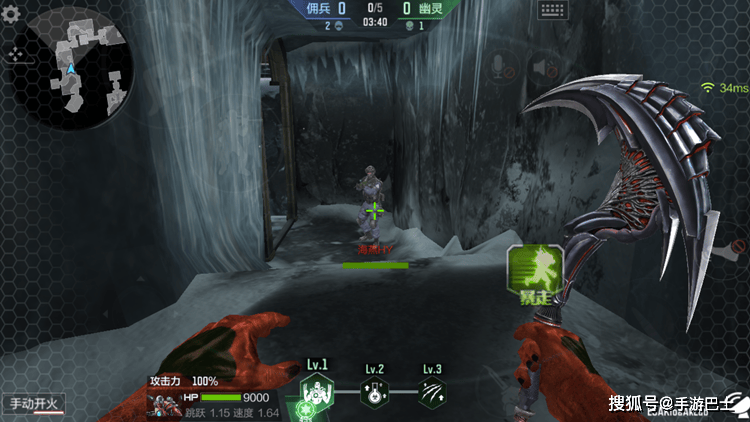Switch the 手动开火 manual fire mode

click(x=34, y=404)
